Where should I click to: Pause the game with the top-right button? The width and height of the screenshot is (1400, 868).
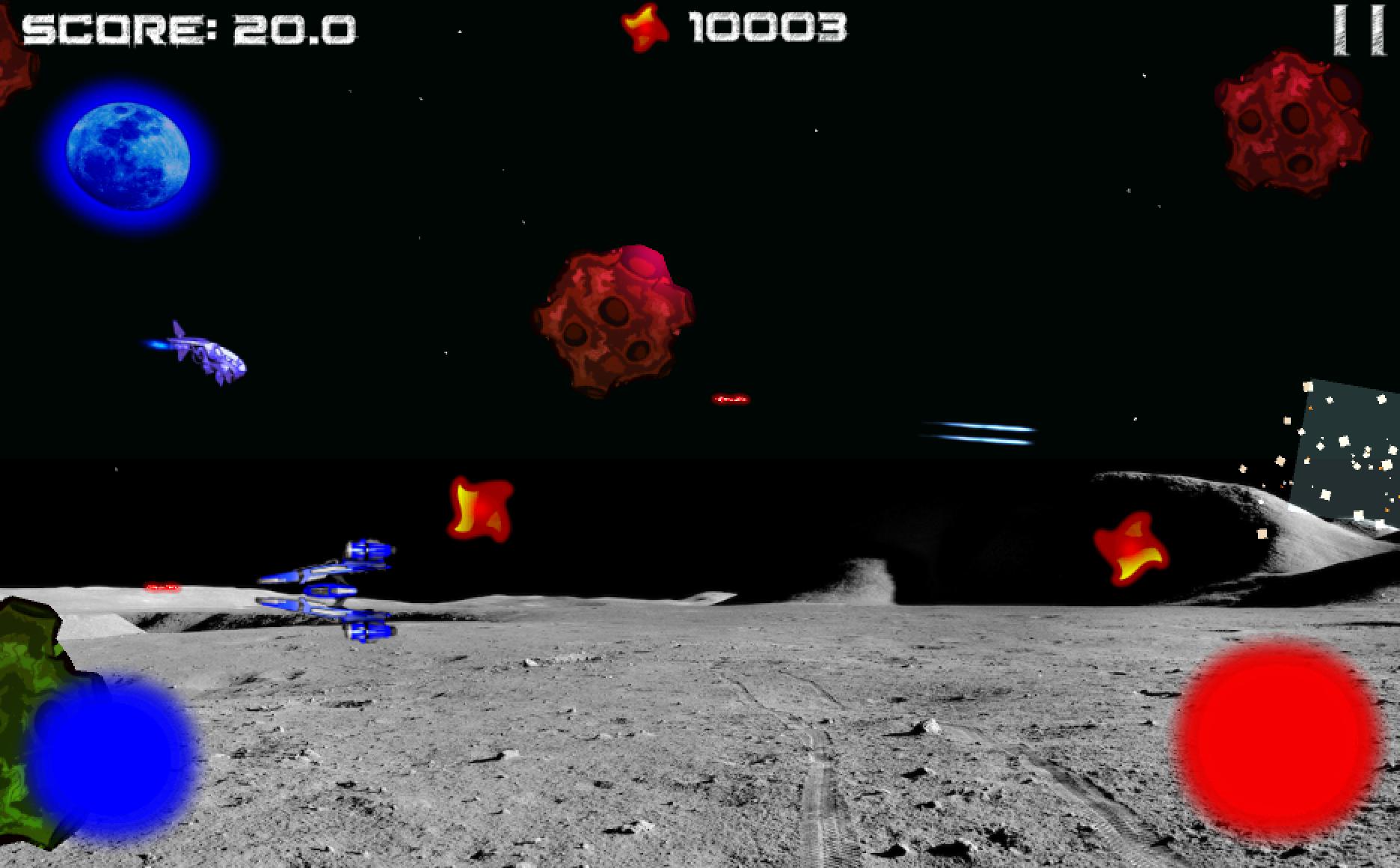1360,30
